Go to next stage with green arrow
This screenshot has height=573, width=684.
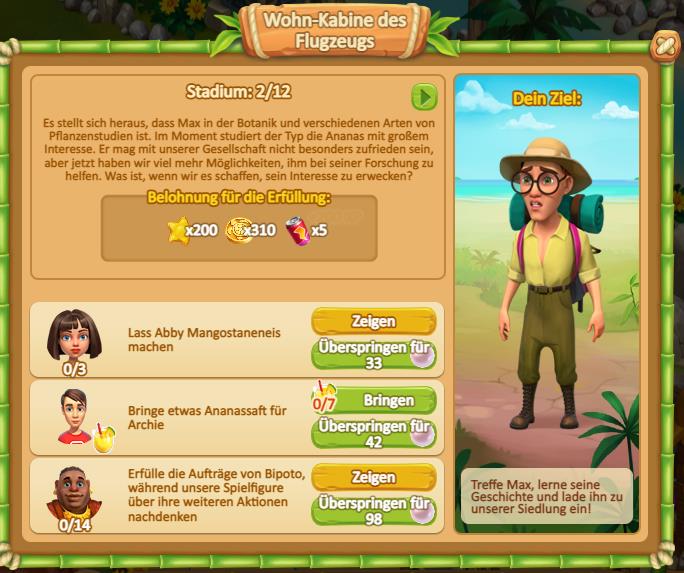tap(425, 97)
